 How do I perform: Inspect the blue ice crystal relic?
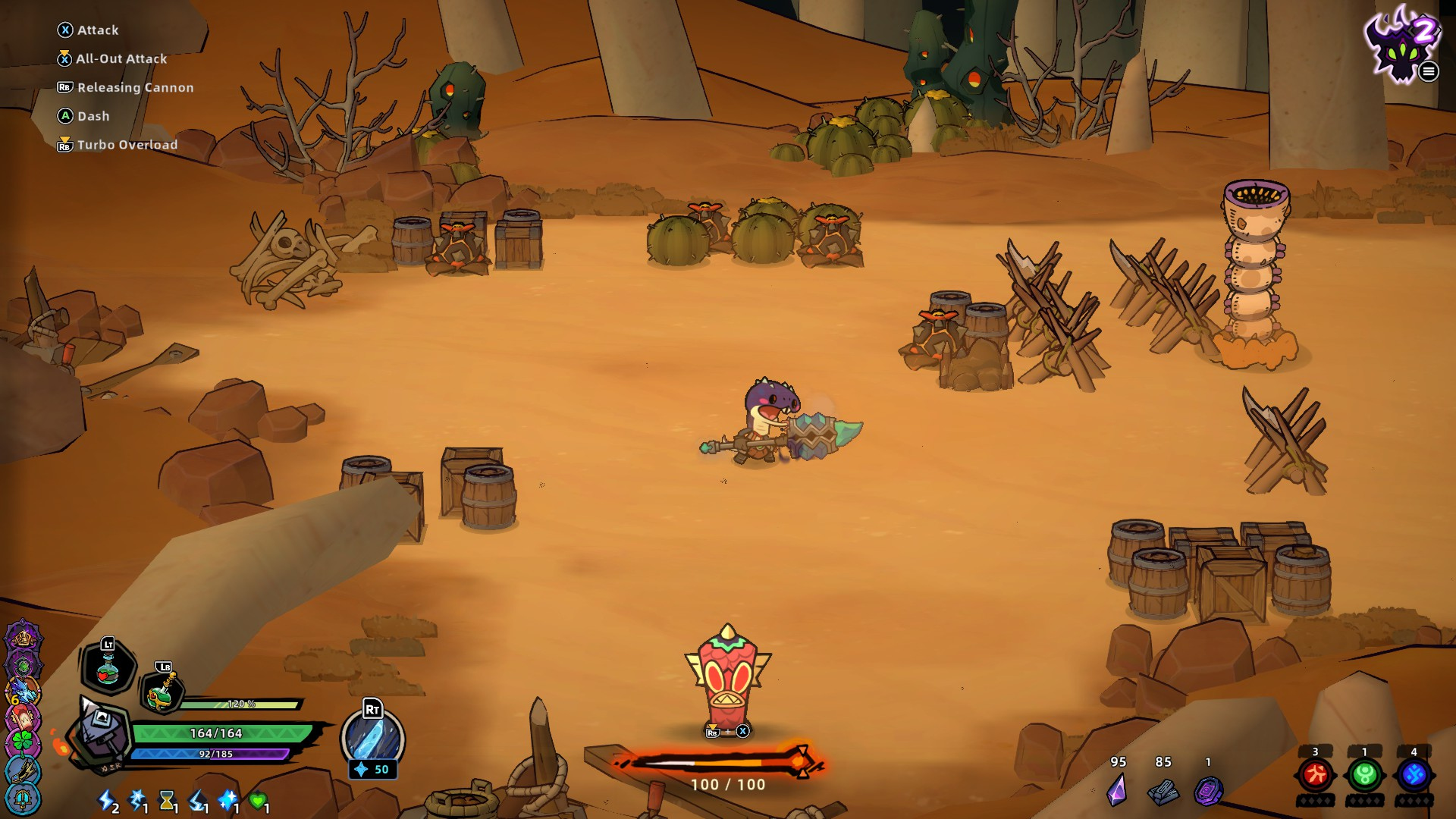(23, 690)
